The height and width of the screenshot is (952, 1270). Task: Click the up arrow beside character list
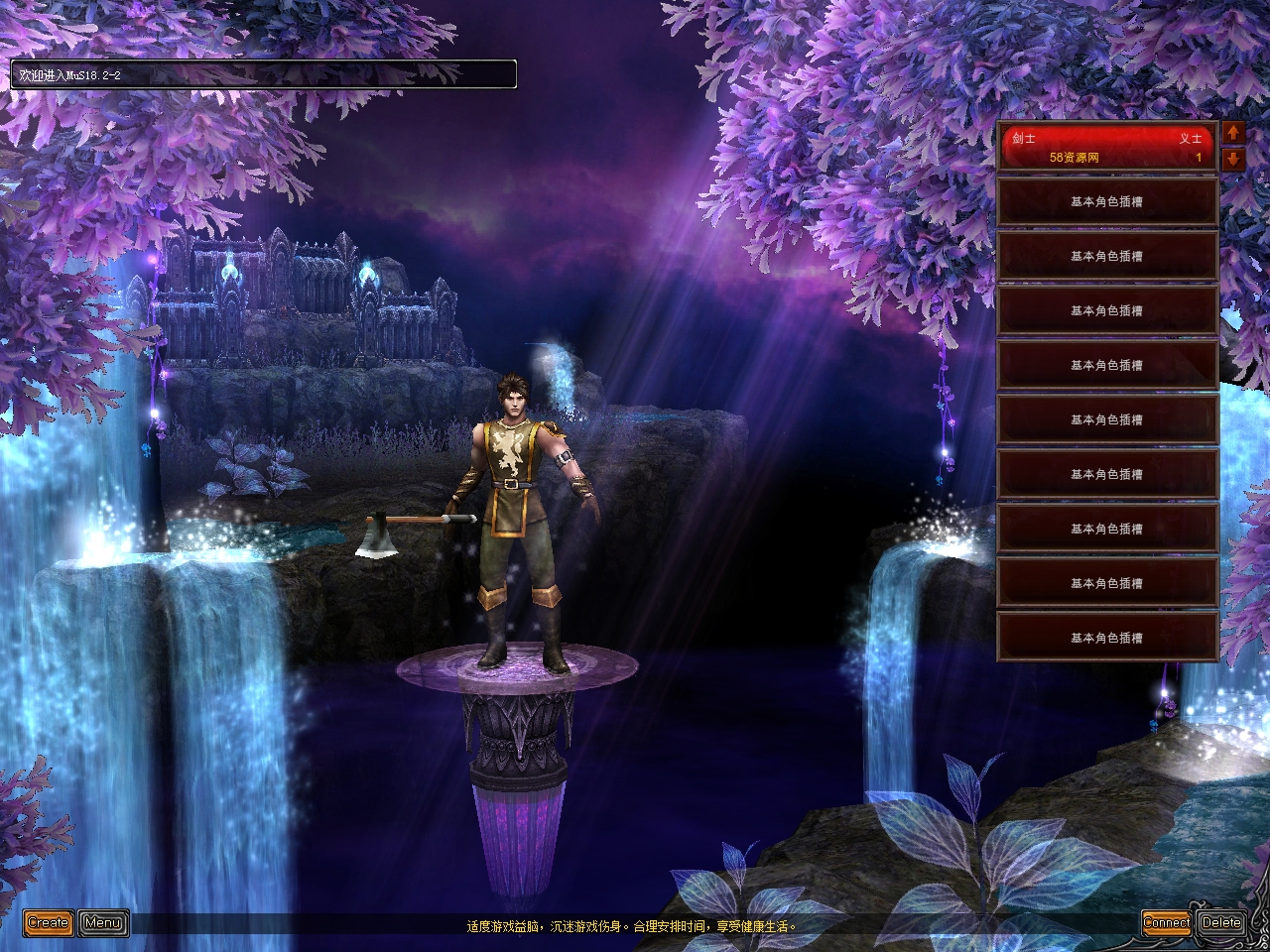(1233, 133)
